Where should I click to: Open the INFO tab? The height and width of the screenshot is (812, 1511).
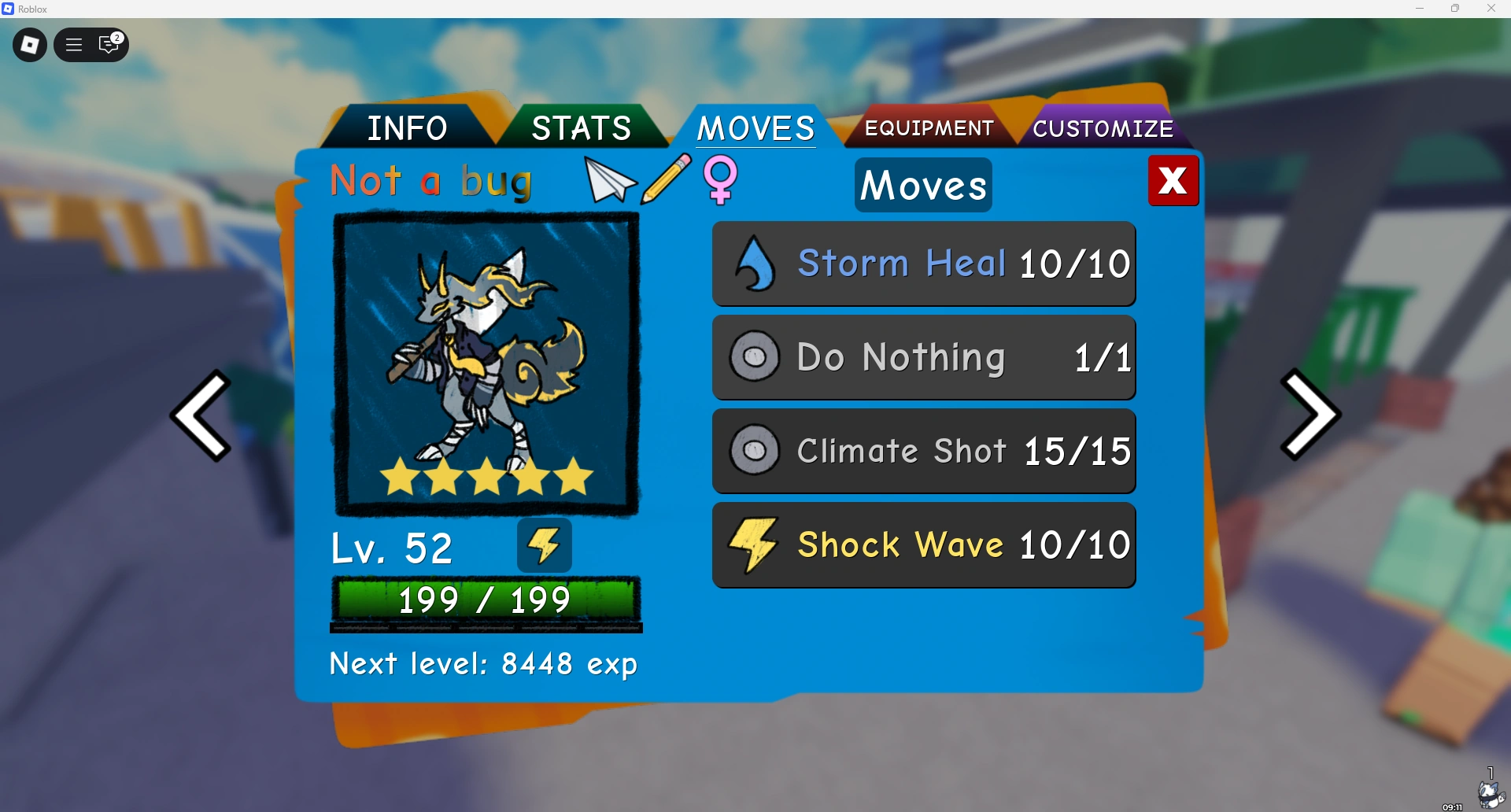407,127
